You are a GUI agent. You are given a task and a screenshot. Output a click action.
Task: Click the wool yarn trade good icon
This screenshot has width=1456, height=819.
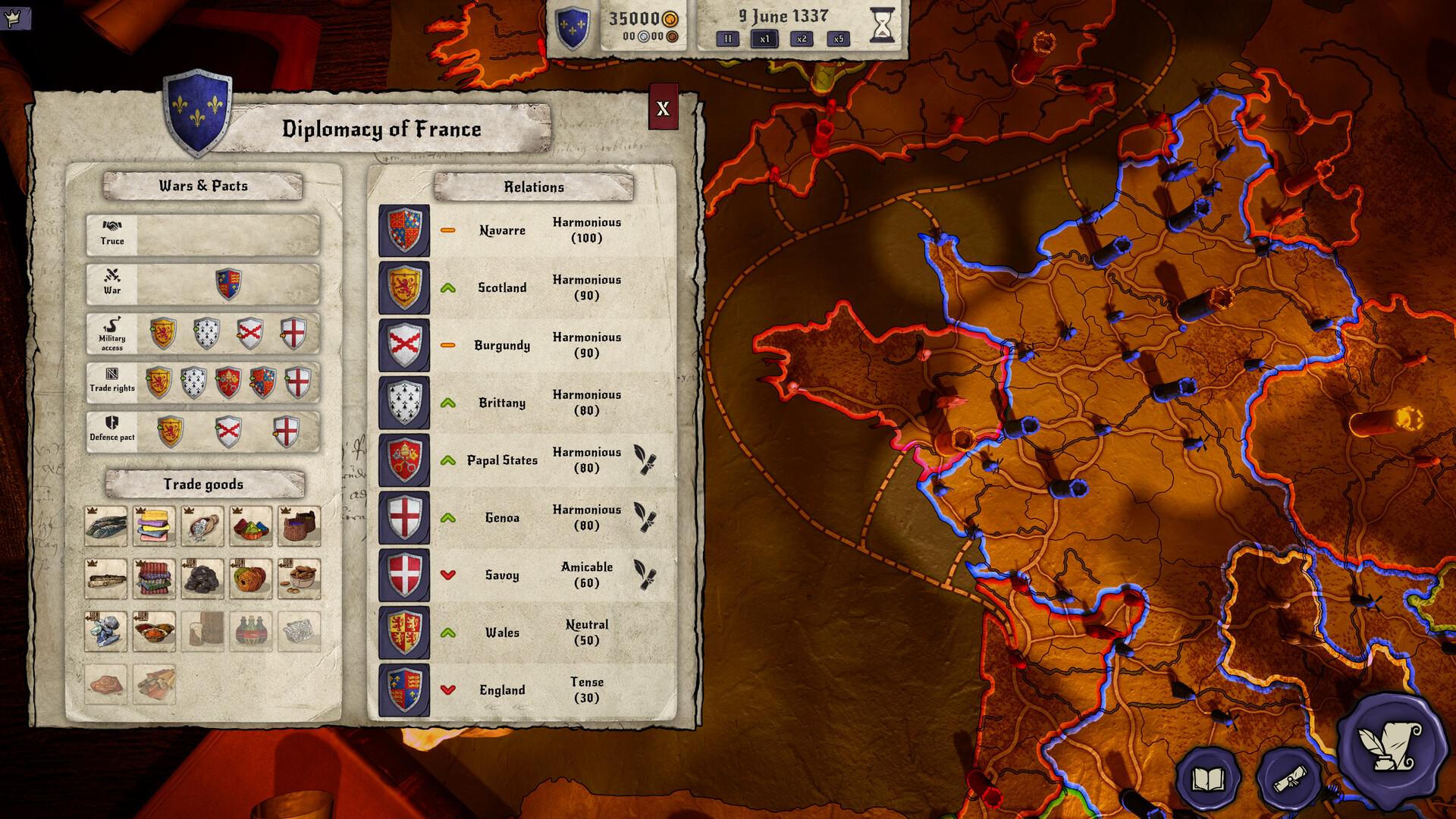(250, 578)
